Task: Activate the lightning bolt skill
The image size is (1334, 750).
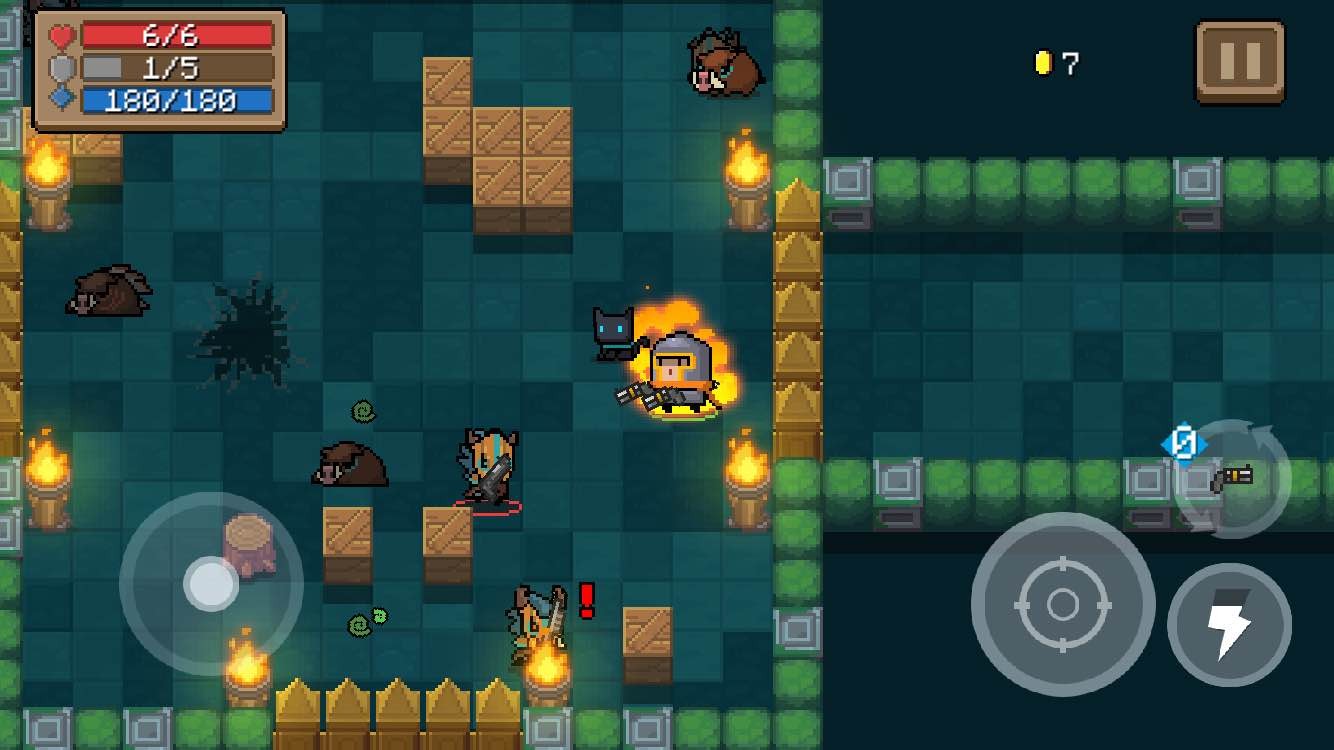Action: tap(1229, 625)
